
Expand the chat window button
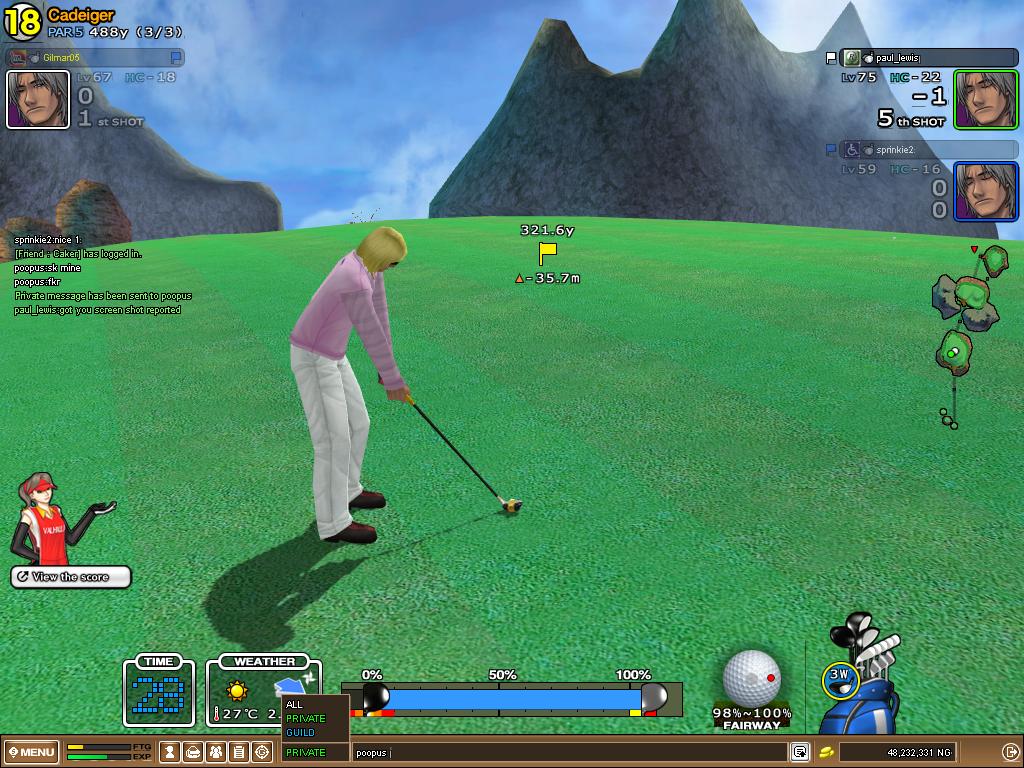pyautogui.click(x=800, y=752)
